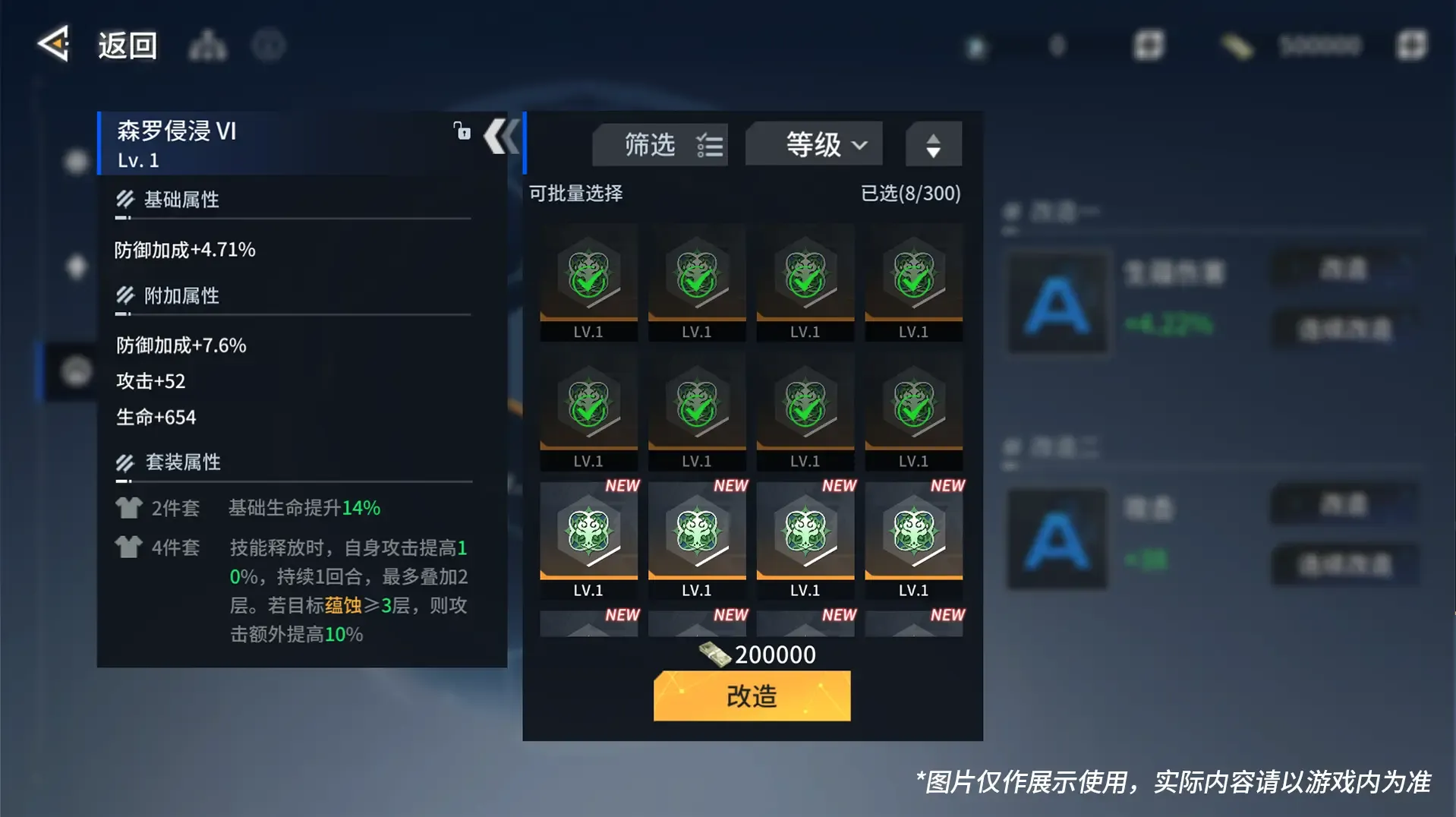Click the unlock padlock icon on 森罗侵浸 VI
This screenshot has height=817, width=1456.
[x=462, y=132]
